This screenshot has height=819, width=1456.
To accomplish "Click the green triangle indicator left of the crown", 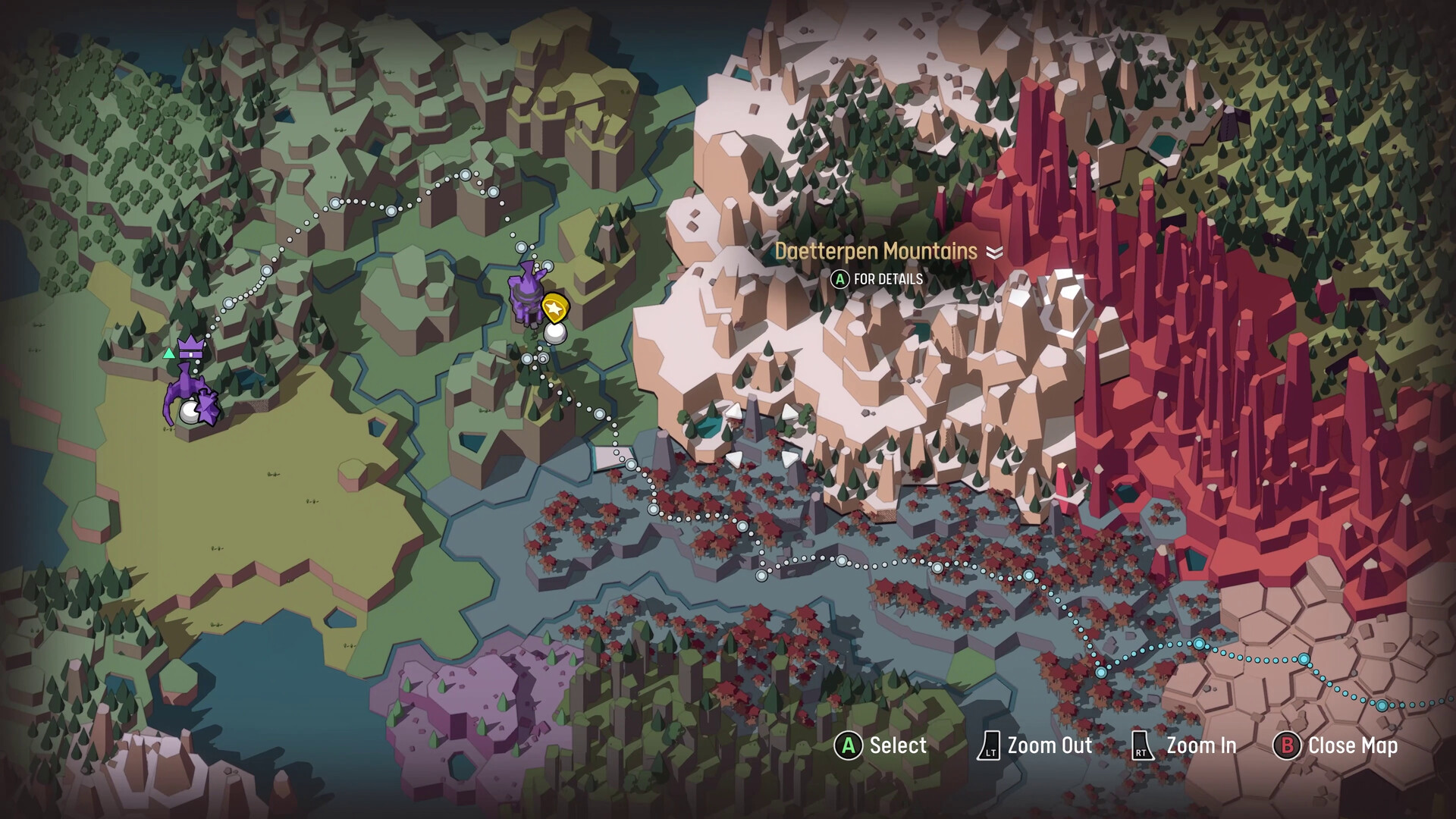I will [x=168, y=352].
